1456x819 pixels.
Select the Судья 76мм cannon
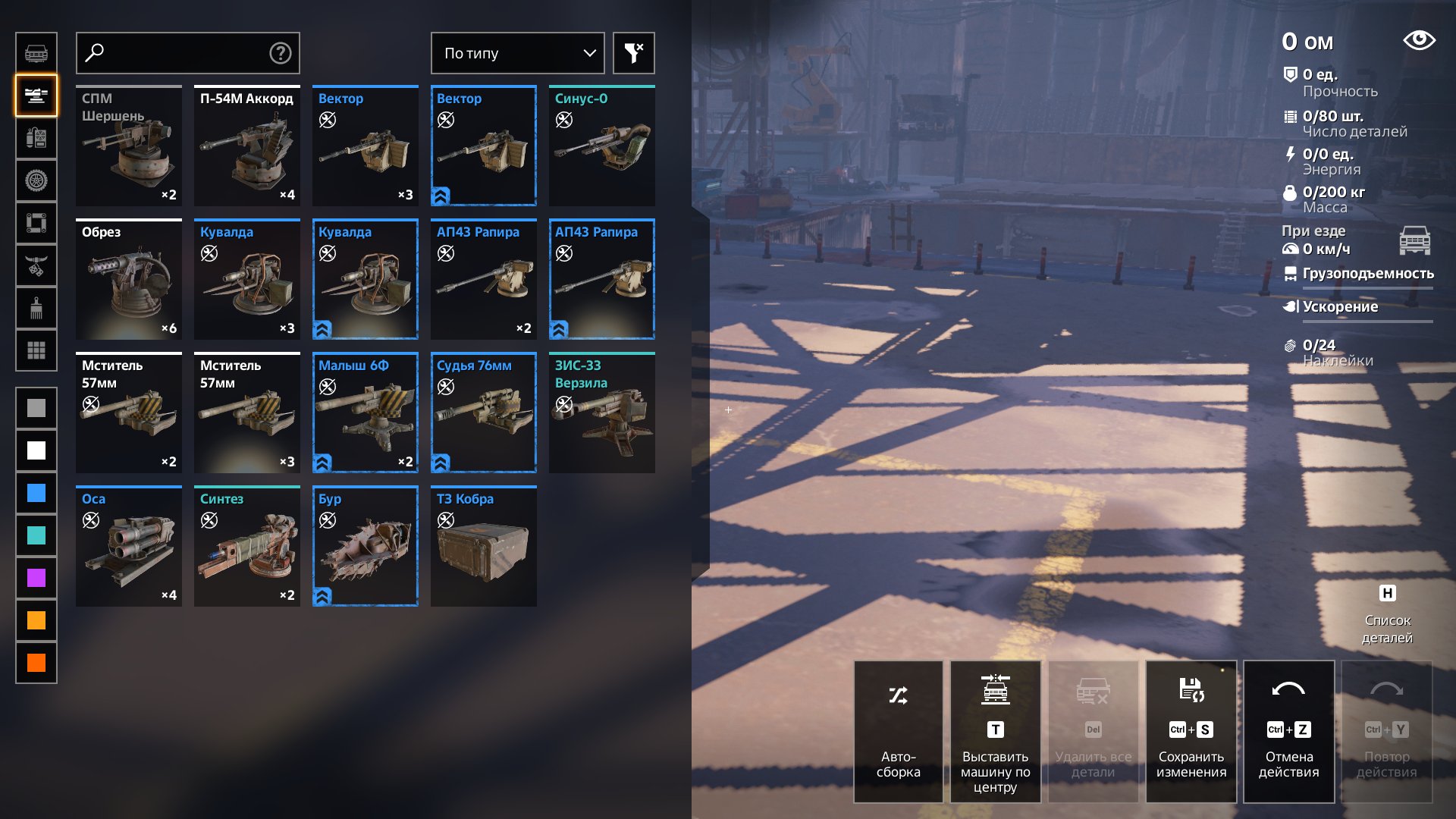[x=484, y=413]
